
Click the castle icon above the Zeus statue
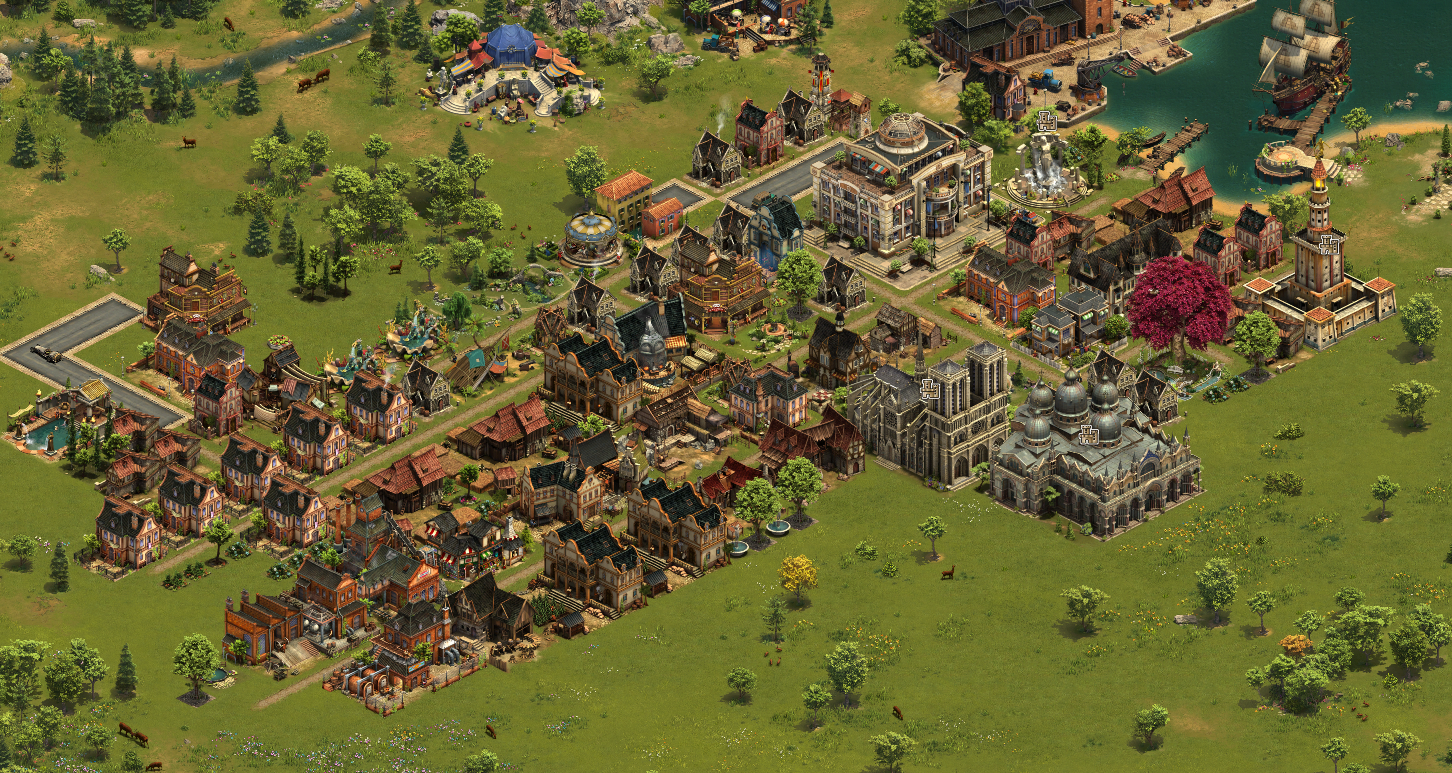click(1047, 122)
